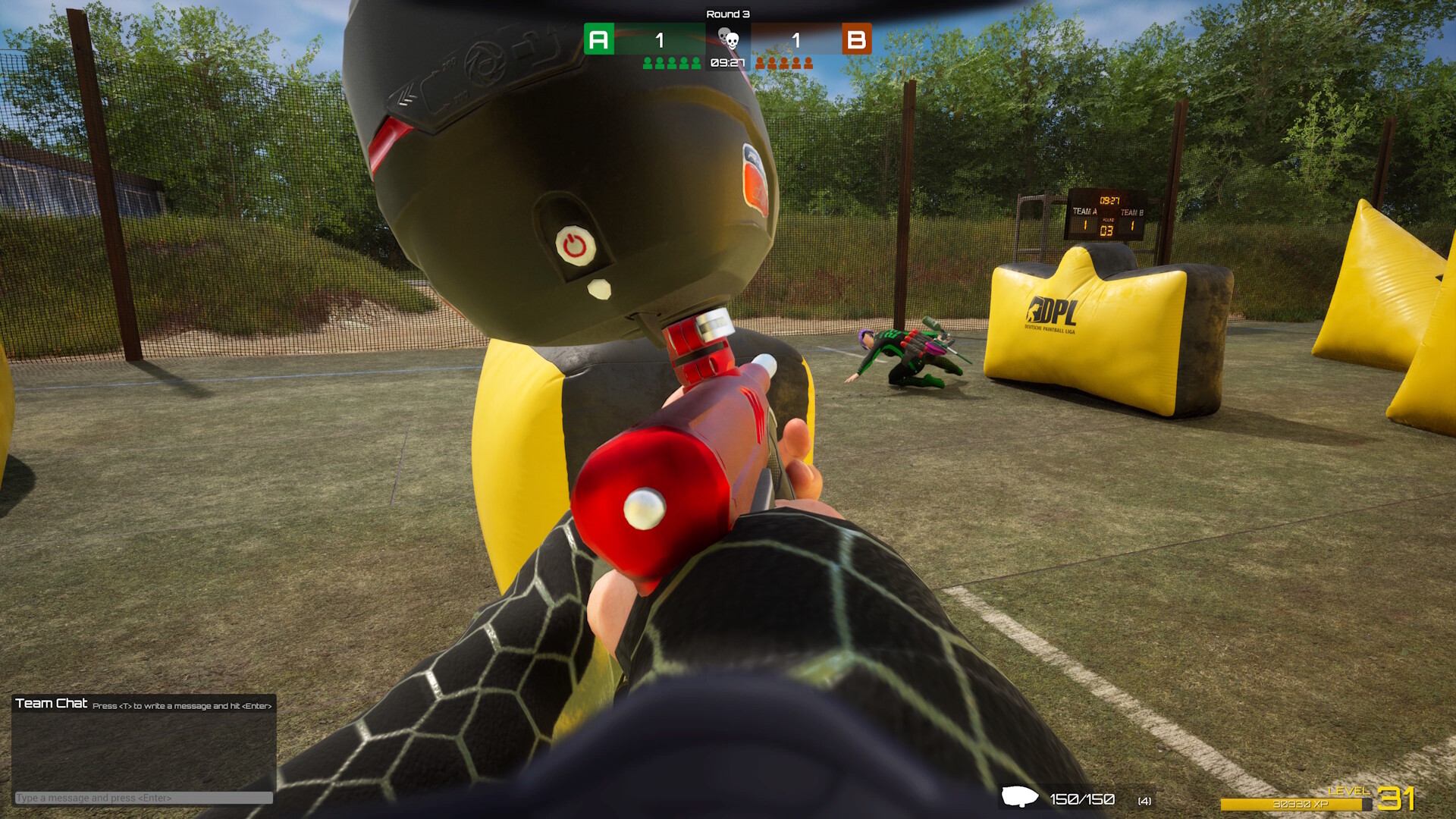Select the orange Team B badge
Viewport: 1456px width, 819px height.
(857, 39)
